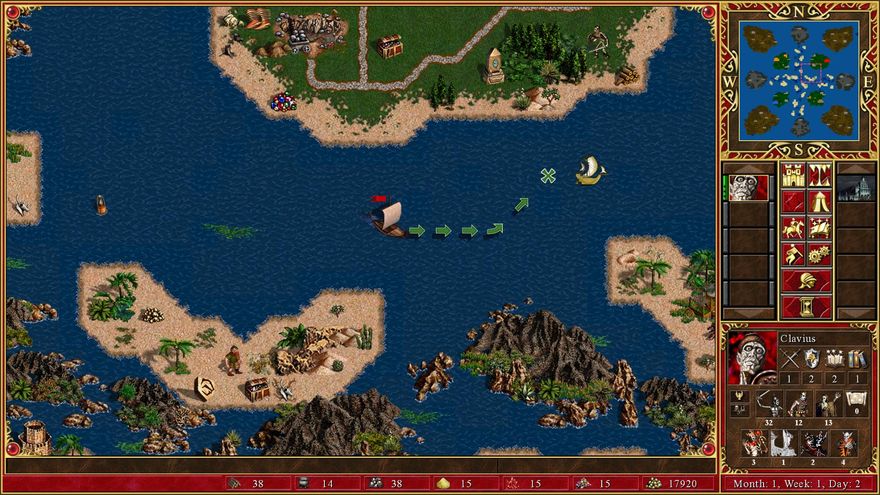This screenshot has height=495, width=880.
Task: Click the knowledge books stat icon
Action: tap(856, 359)
